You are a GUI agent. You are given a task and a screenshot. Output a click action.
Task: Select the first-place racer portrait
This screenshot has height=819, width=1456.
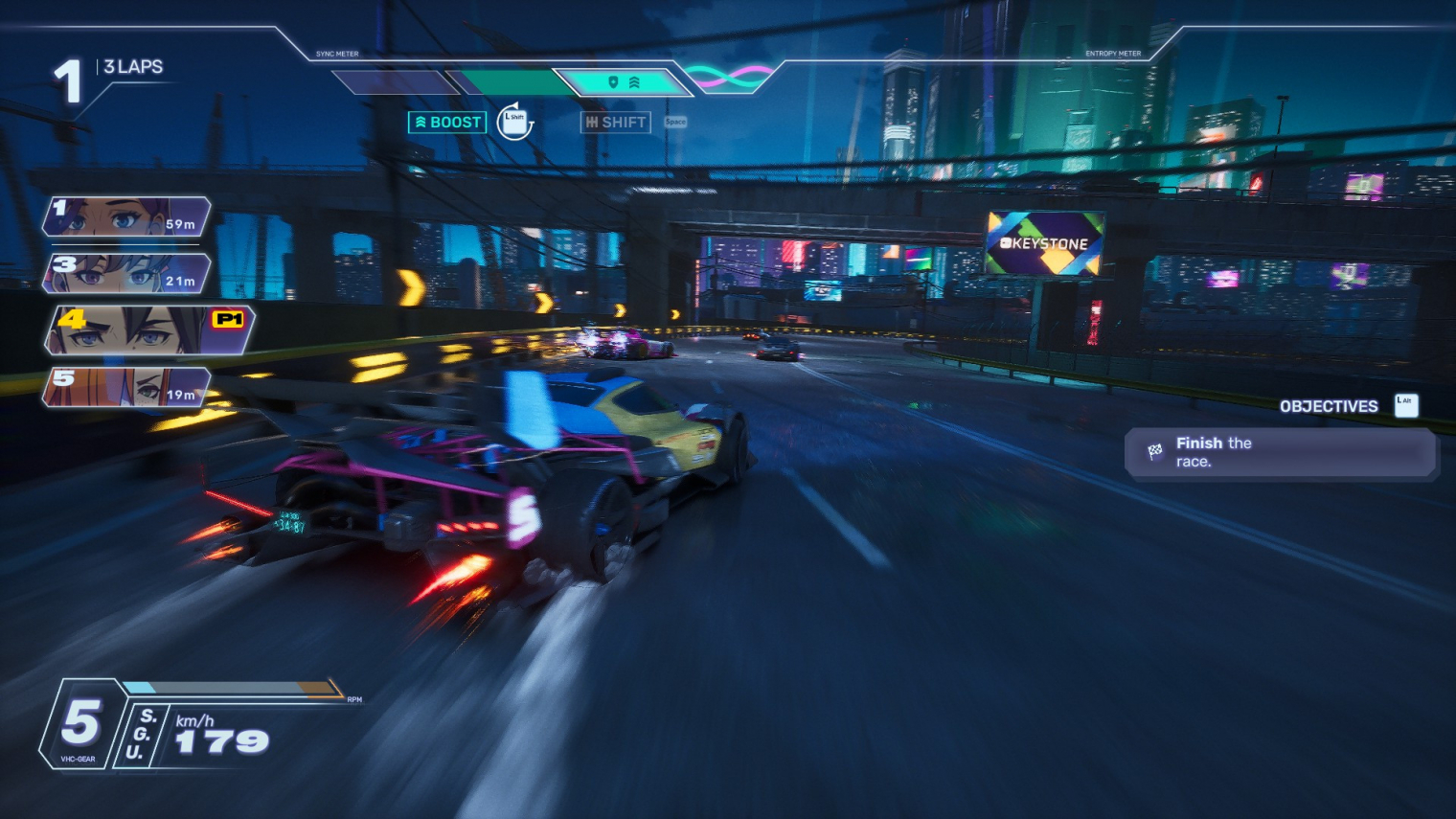126,216
